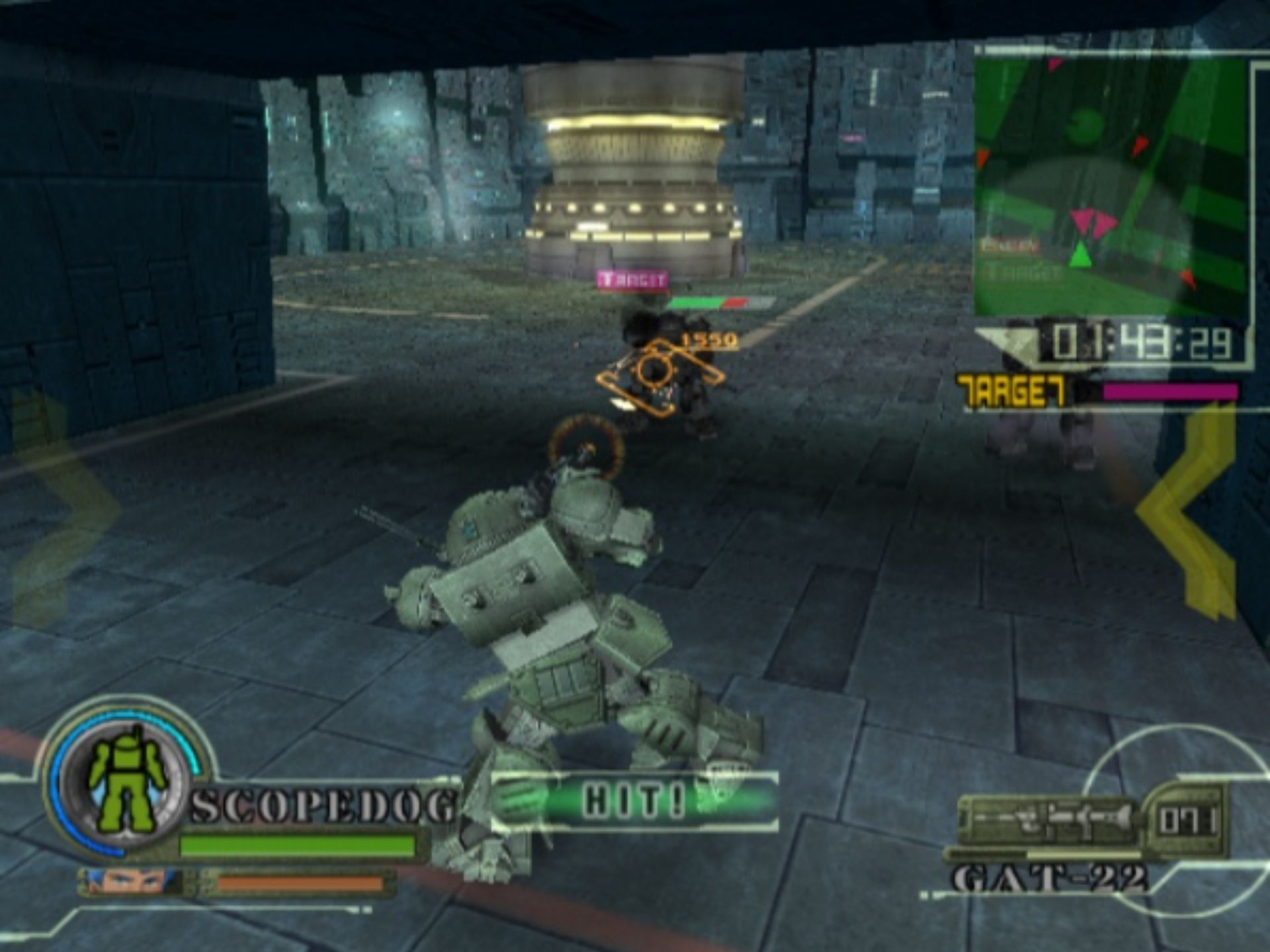1270x952 pixels.
Task: Click the pink TARGET tag above enemy
Action: [632, 280]
